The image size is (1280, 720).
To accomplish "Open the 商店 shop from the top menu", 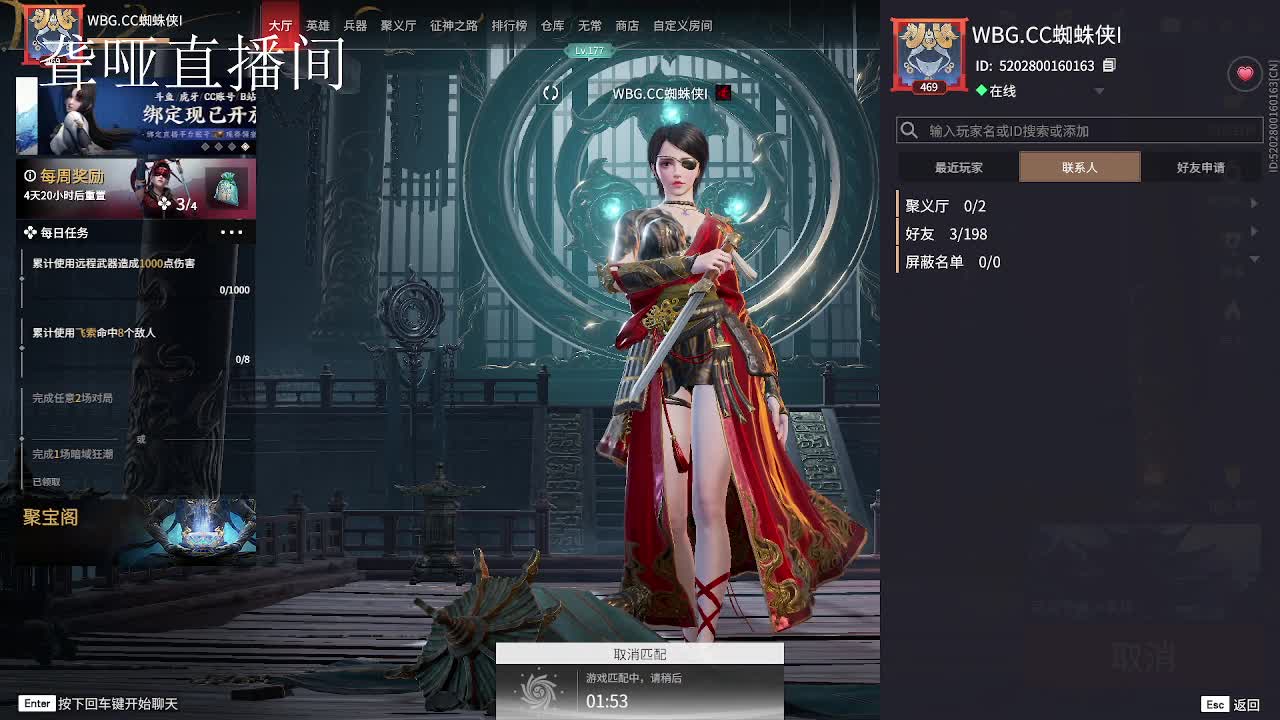I will [626, 25].
